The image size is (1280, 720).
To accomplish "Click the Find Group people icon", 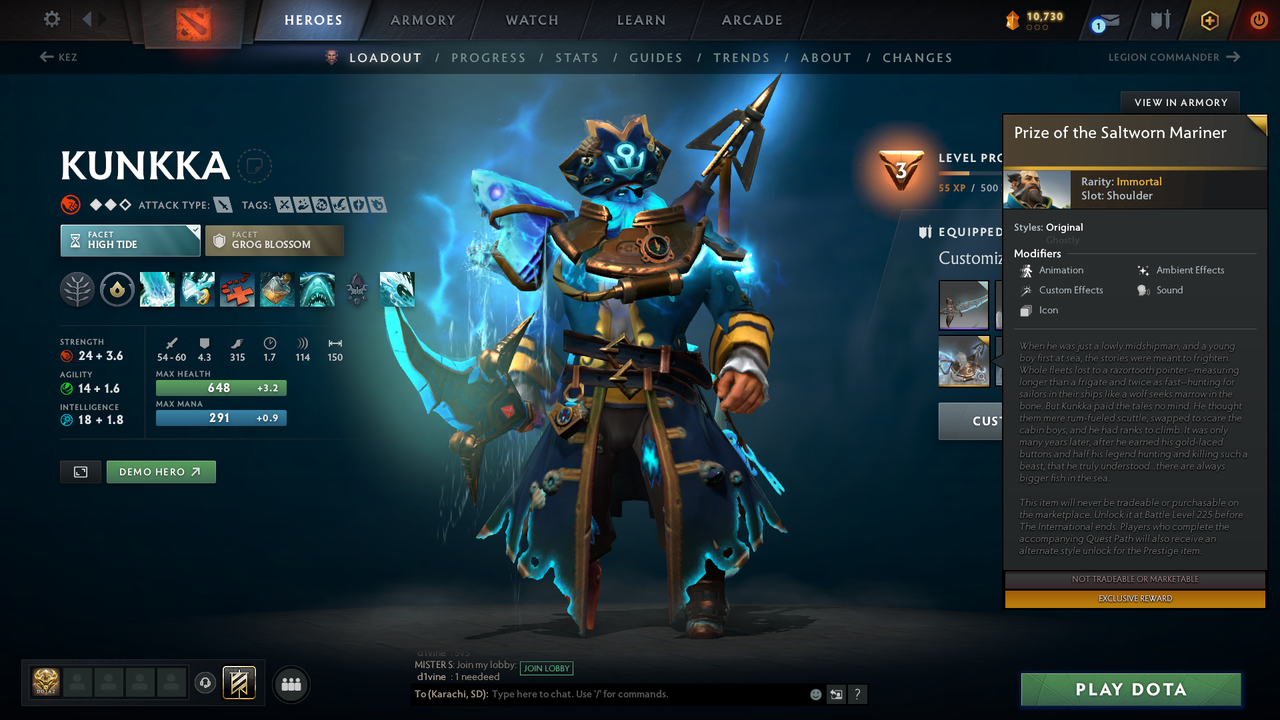I will coord(290,684).
